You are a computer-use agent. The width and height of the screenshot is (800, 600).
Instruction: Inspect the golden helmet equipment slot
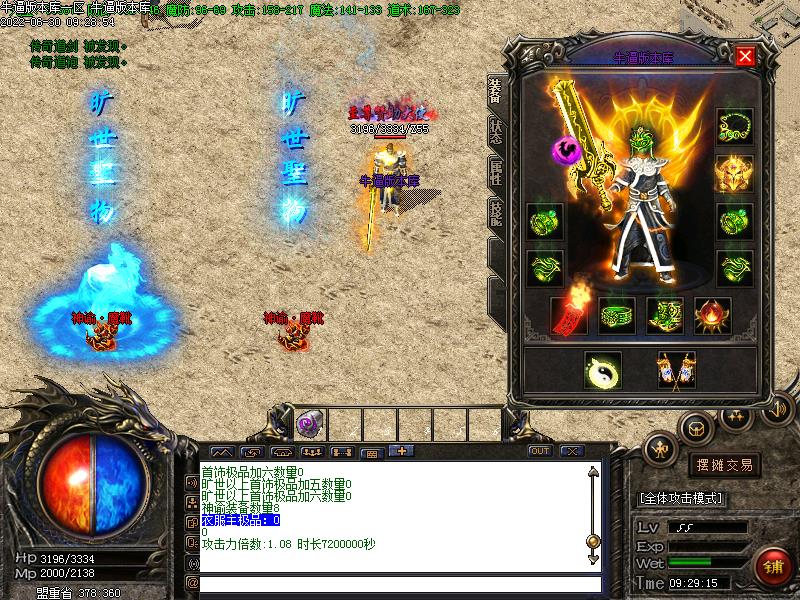click(734, 174)
